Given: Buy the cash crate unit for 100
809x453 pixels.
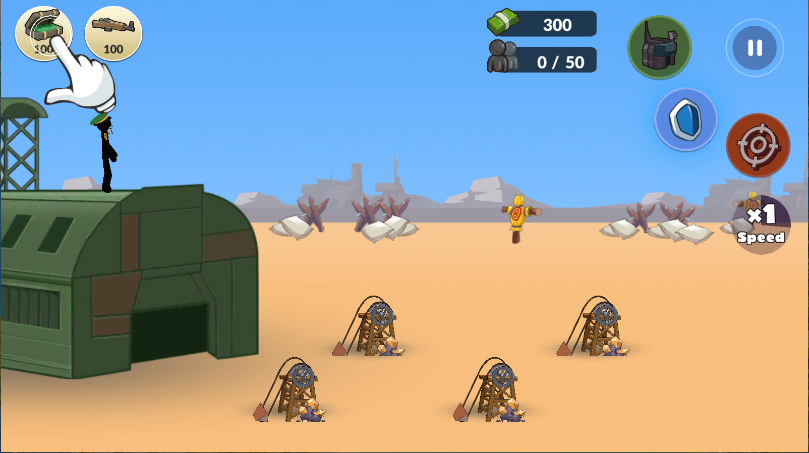Looking at the screenshot, I should tap(42, 30).
